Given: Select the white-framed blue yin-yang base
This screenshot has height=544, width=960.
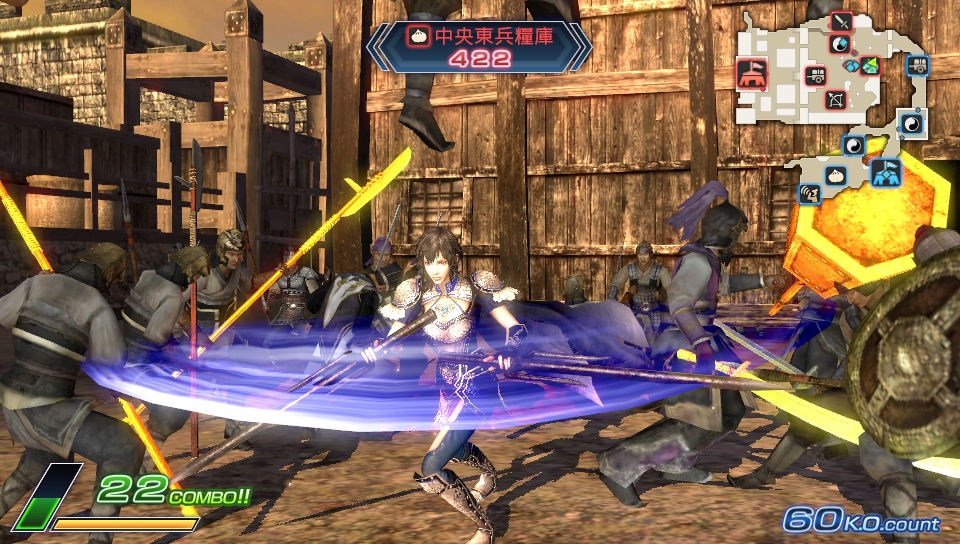Looking at the screenshot, I should pyautogui.click(x=912, y=123).
